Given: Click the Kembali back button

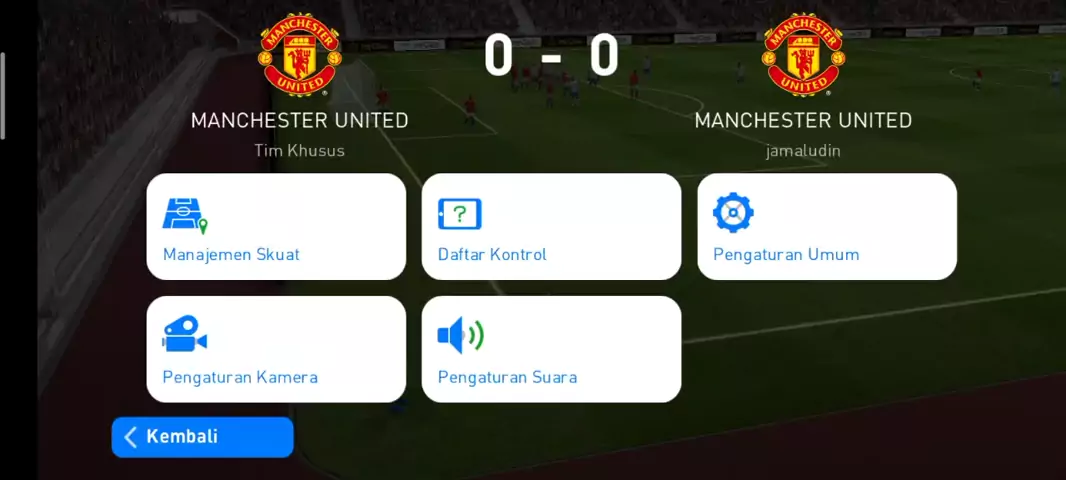Looking at the screenshot, I should pyautogui.click(x=202, y=437).
